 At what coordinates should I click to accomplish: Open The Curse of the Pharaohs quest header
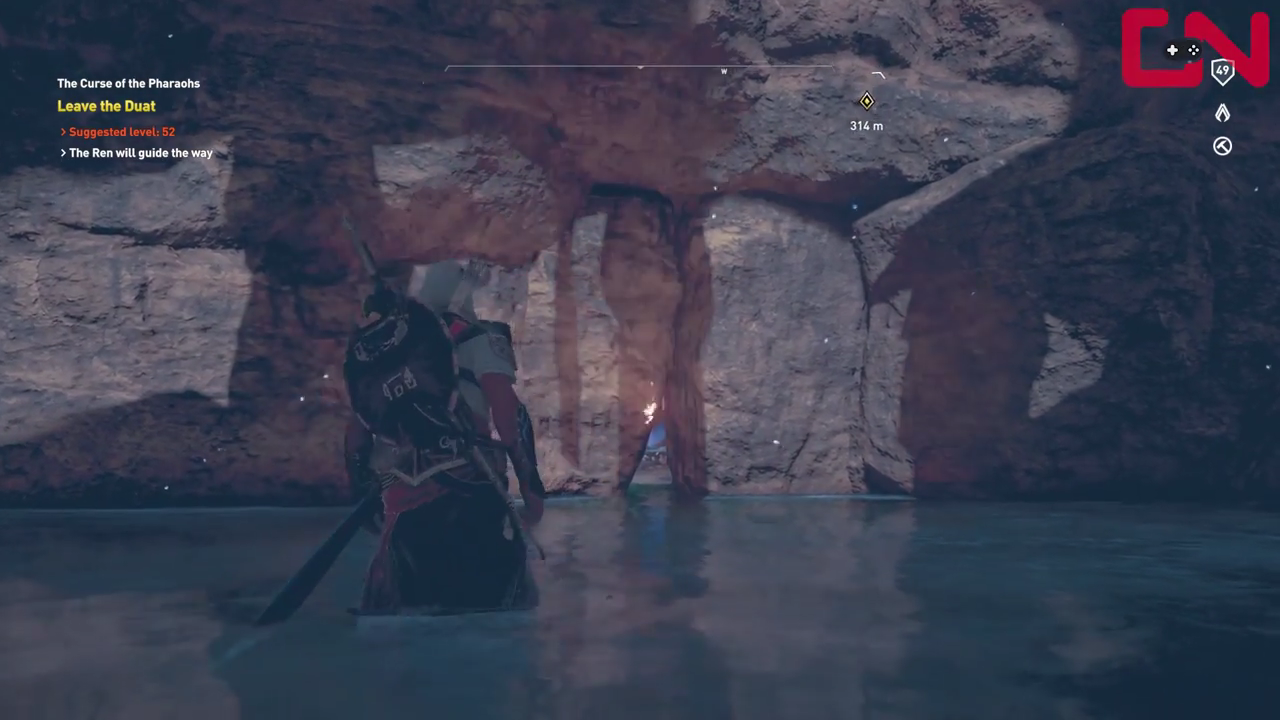(x=128, y=83)
